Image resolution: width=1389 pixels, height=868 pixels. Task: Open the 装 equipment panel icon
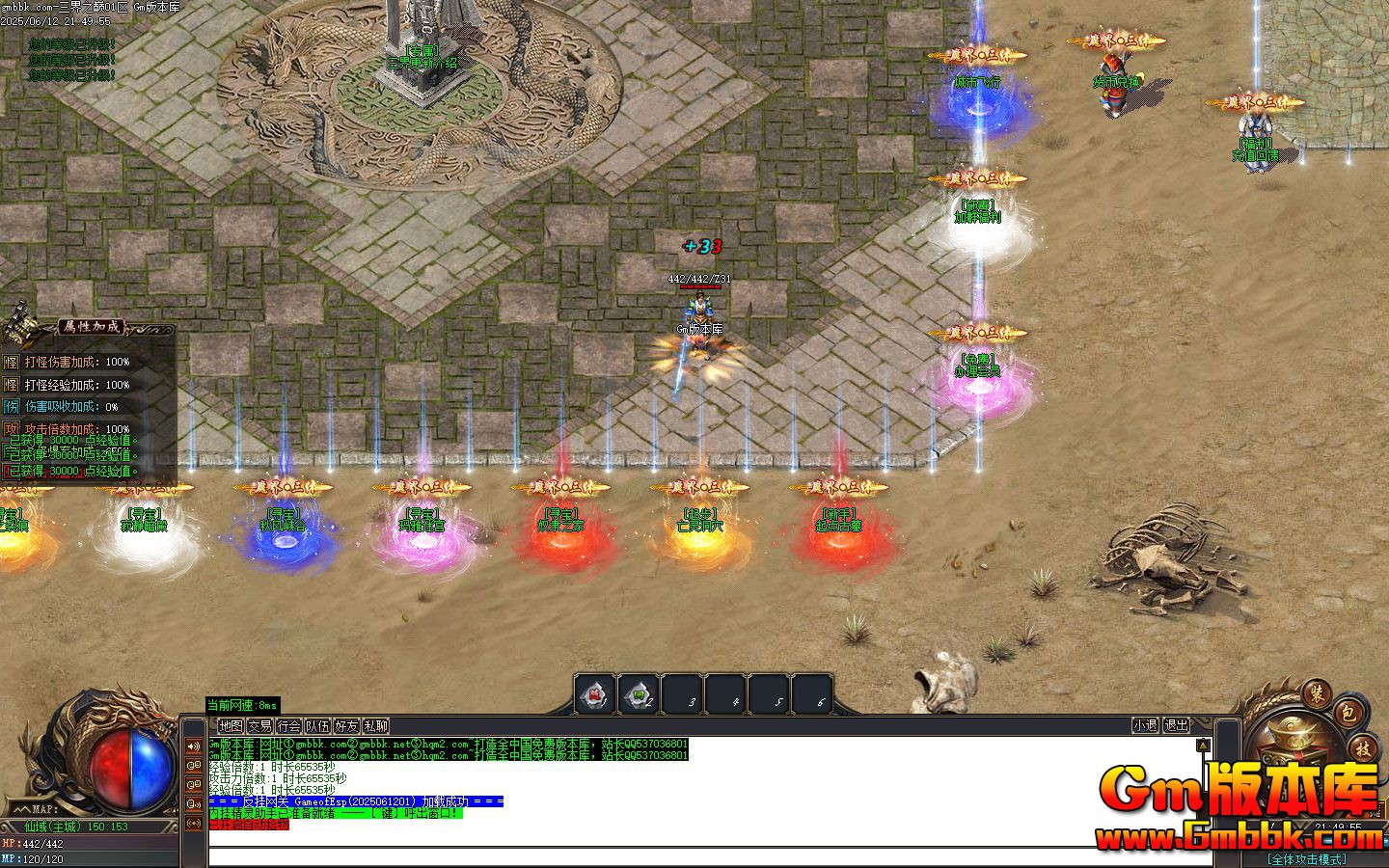point(1318,695)
